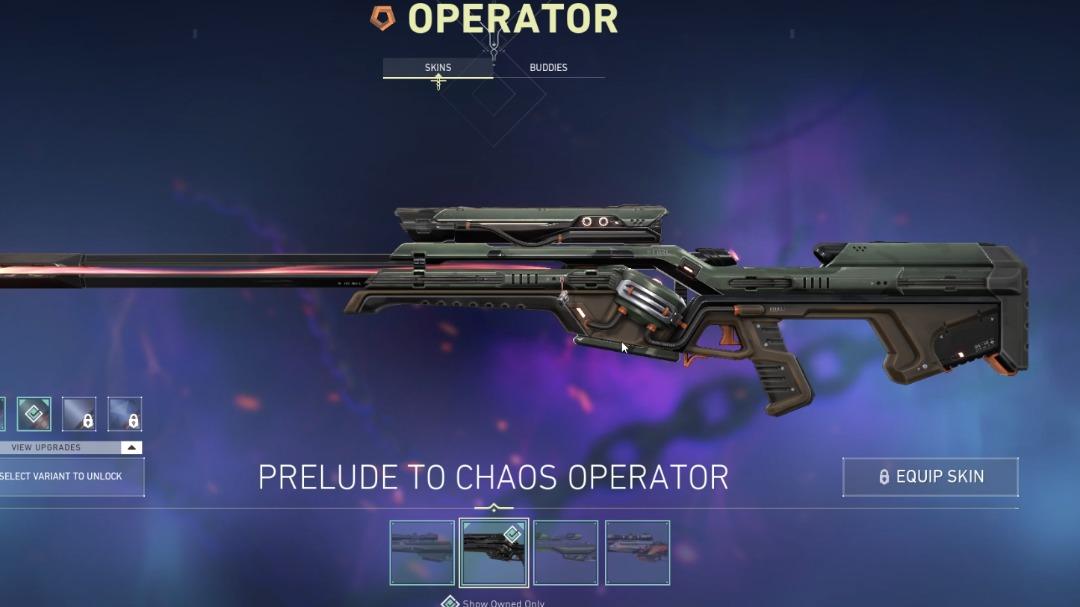Open the Buddies tab
This screenshot has width=1080, height=607.
548,68
